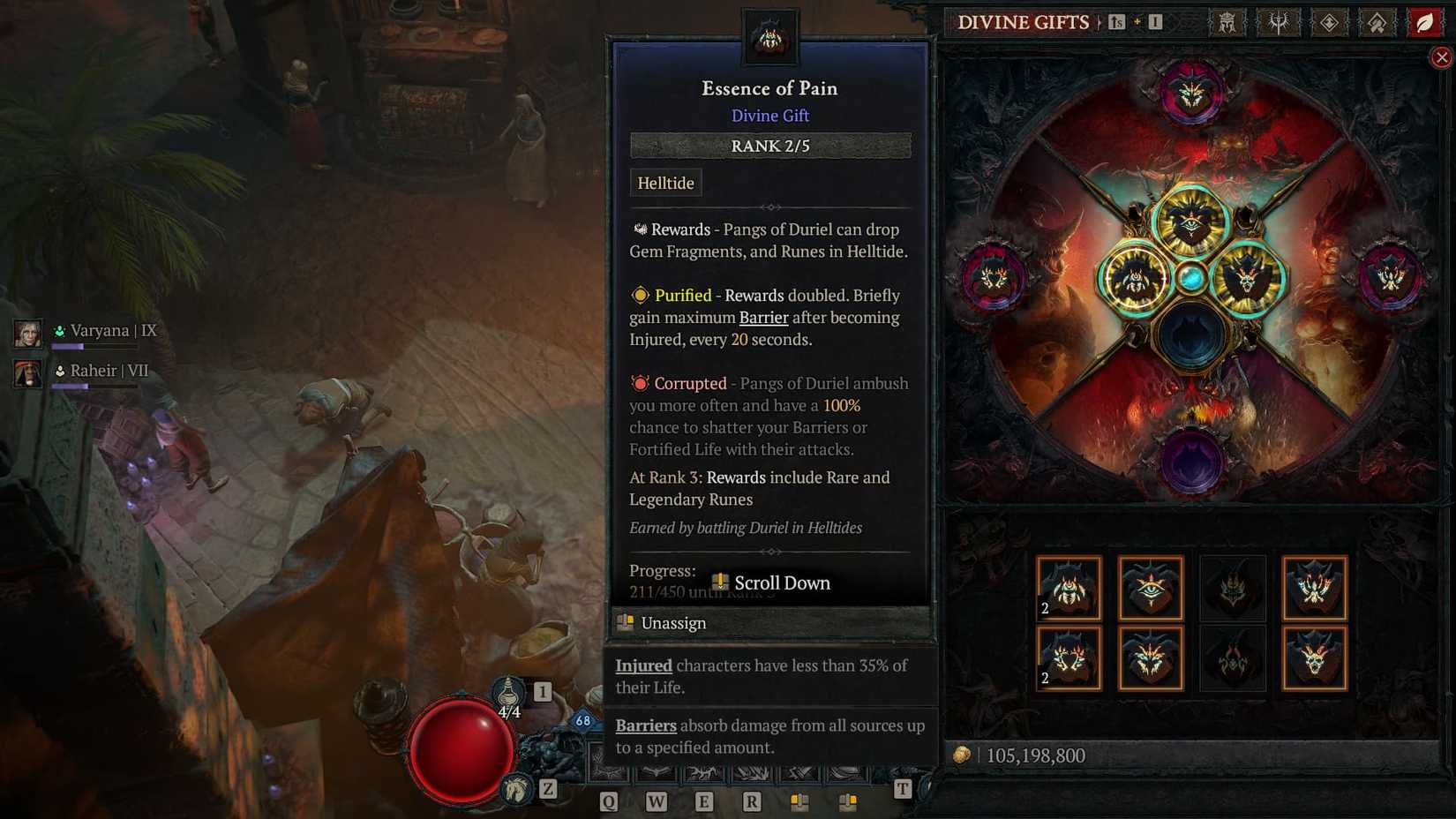Image resolution: width=1456 pixels, height=819 pixels.
Task: Select the eye-sigil Divine Gift in the grid
Action: (1150, 589)
